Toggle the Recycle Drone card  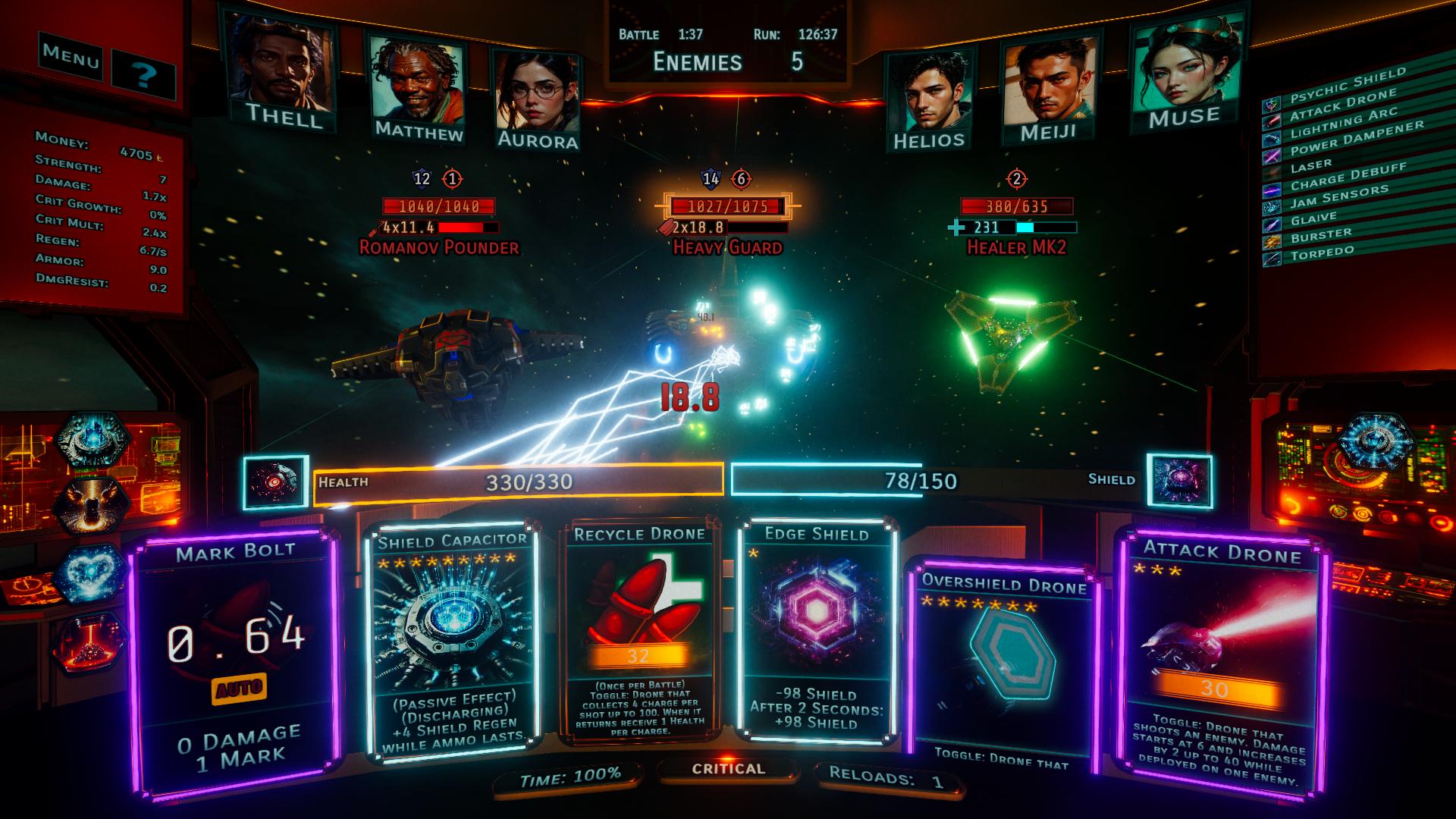(x=639, y=631)
